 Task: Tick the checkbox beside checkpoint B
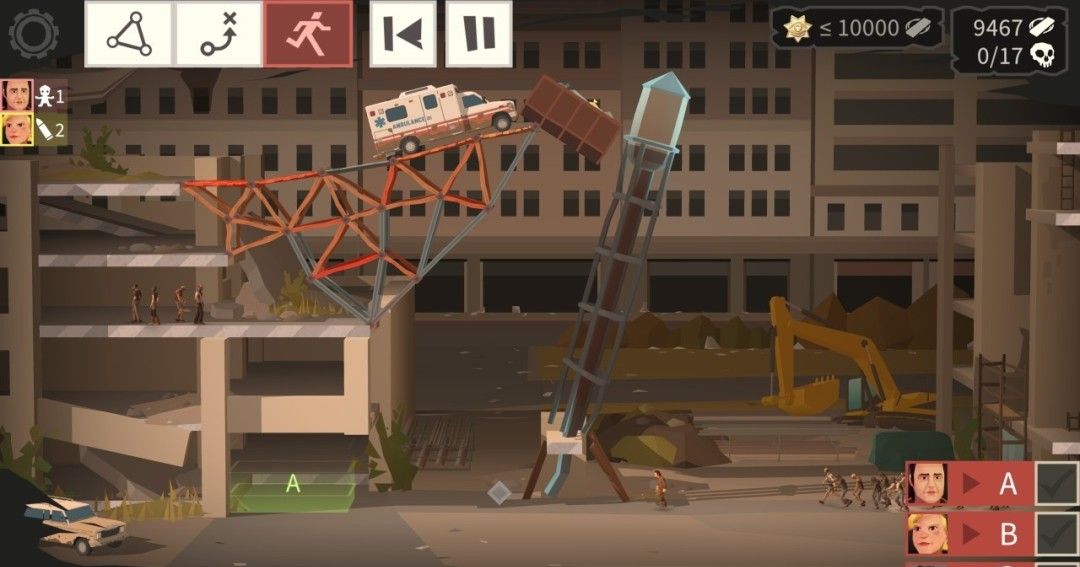1055,534
